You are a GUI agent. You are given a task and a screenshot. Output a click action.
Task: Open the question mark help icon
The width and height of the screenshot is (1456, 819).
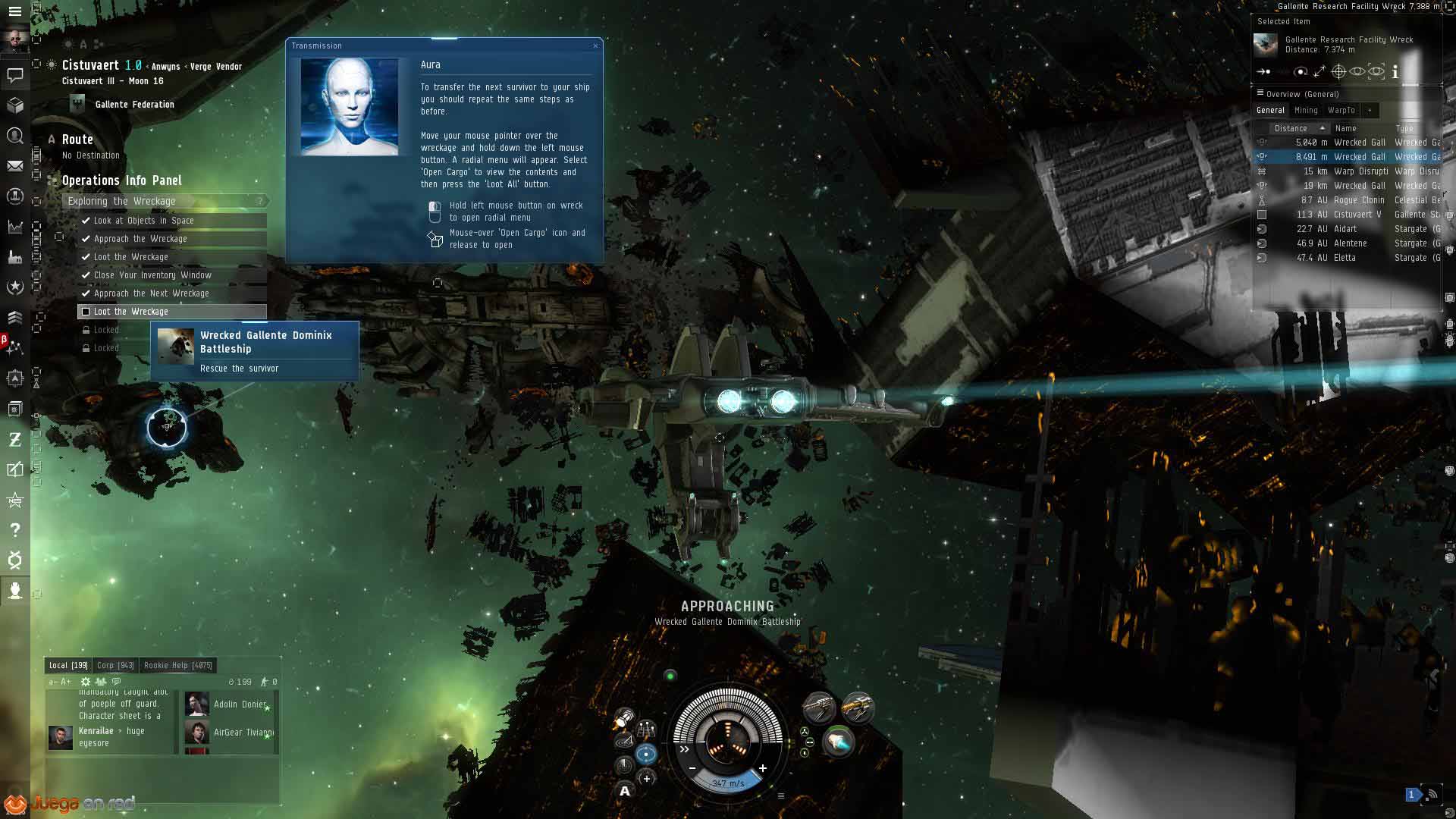coord(14,530)
